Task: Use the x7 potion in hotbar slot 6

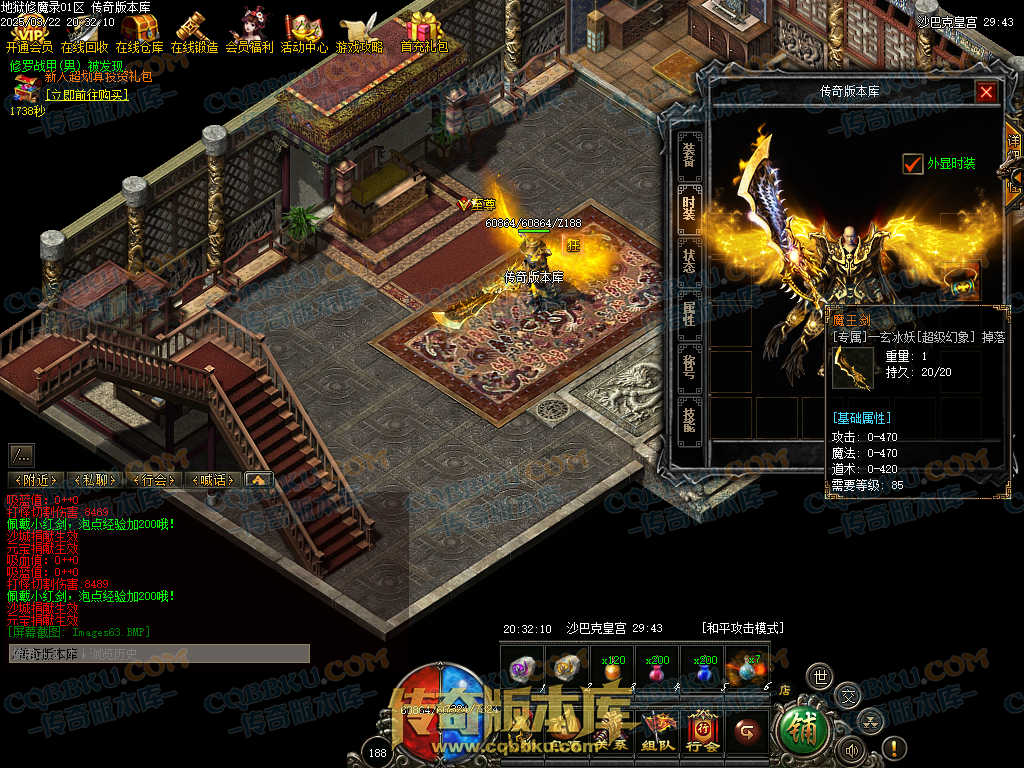Action: point(746,668)
